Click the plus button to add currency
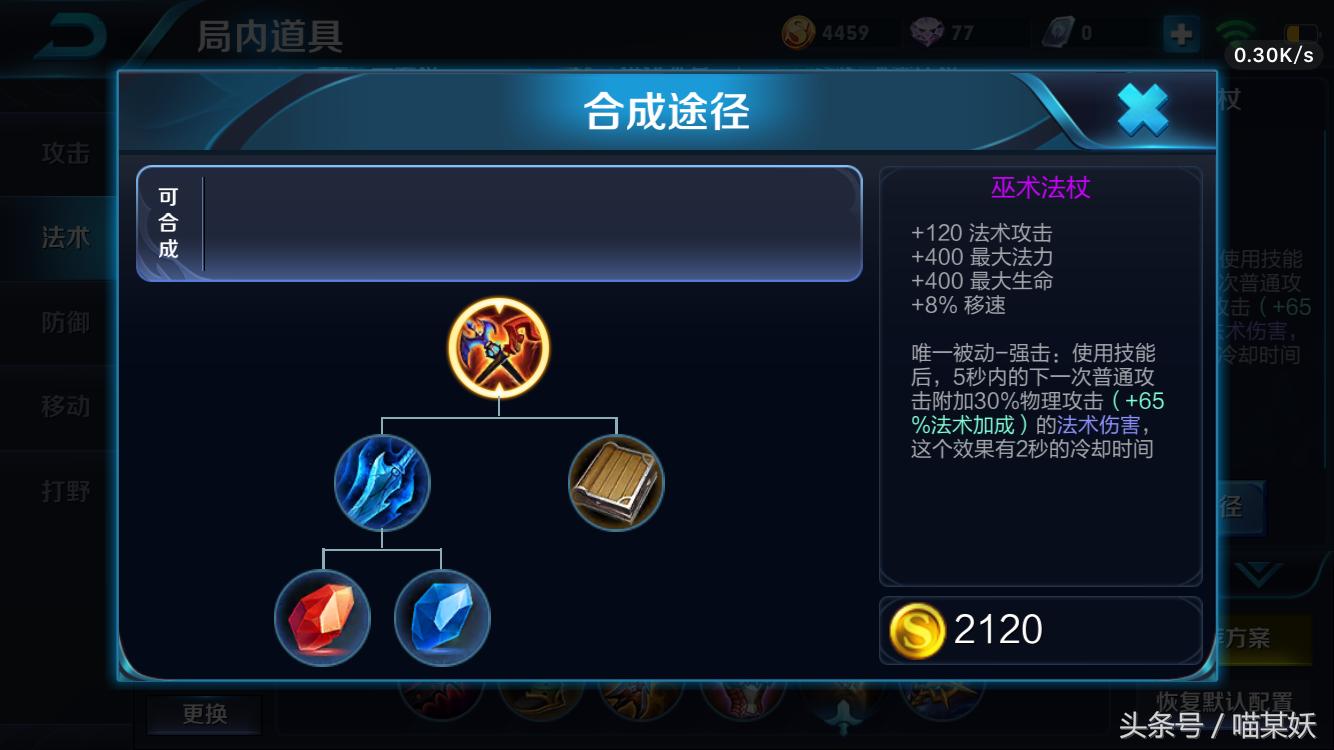 click(x=1180, y=32)
